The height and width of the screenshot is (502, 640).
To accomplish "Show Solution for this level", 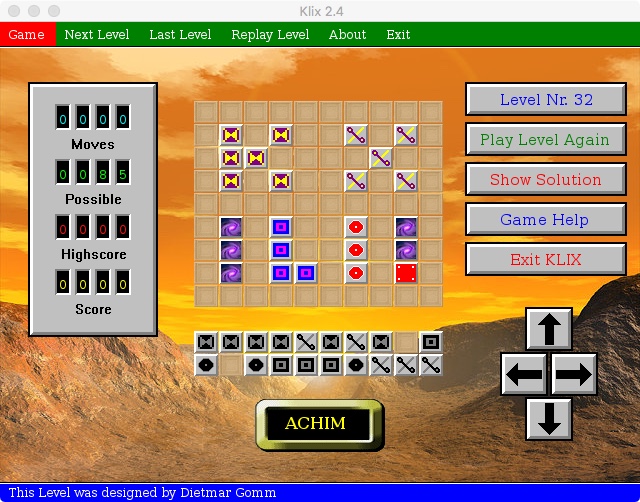I will [x=546, y=180].
